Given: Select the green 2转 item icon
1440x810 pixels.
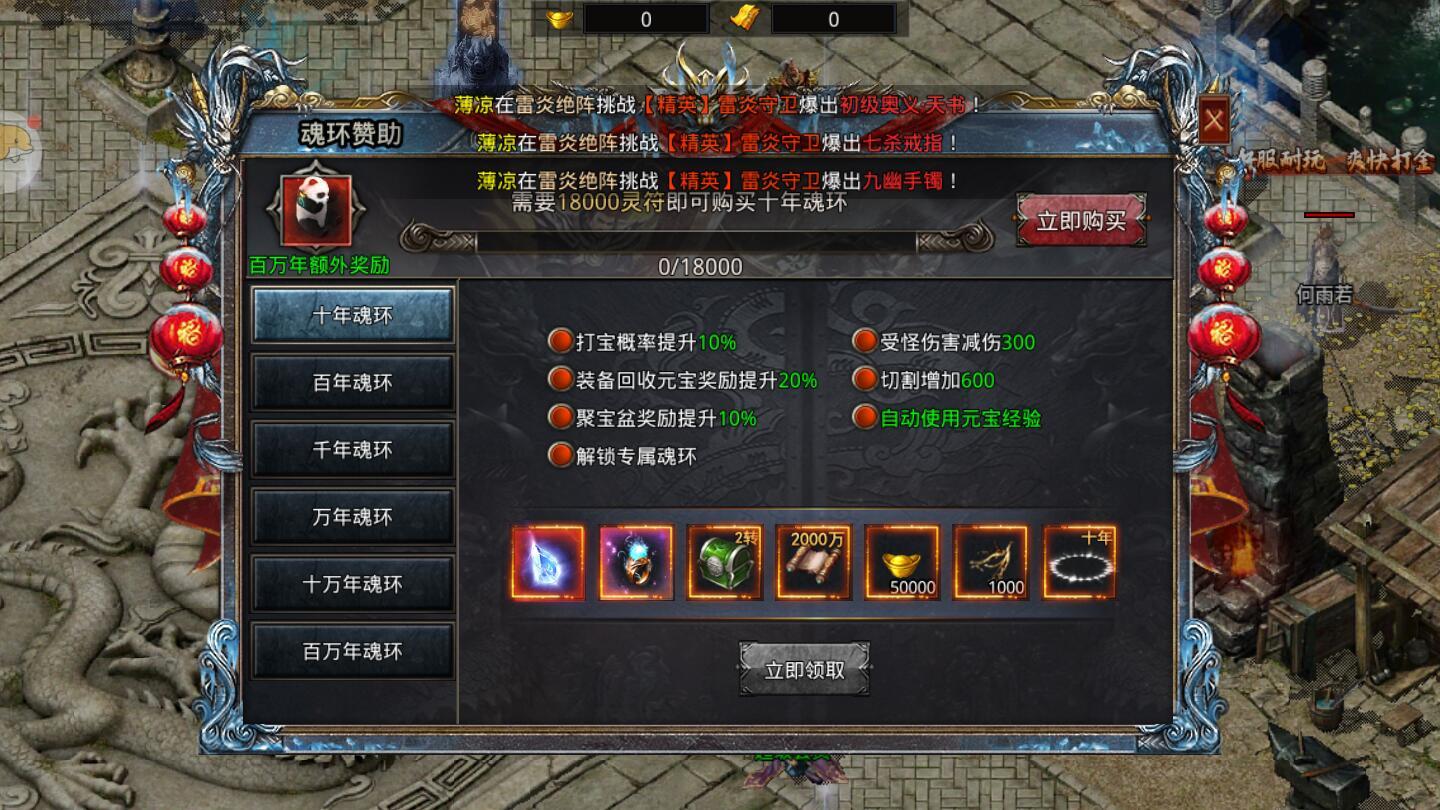Looking at the screenshot, I should [724, 563].
